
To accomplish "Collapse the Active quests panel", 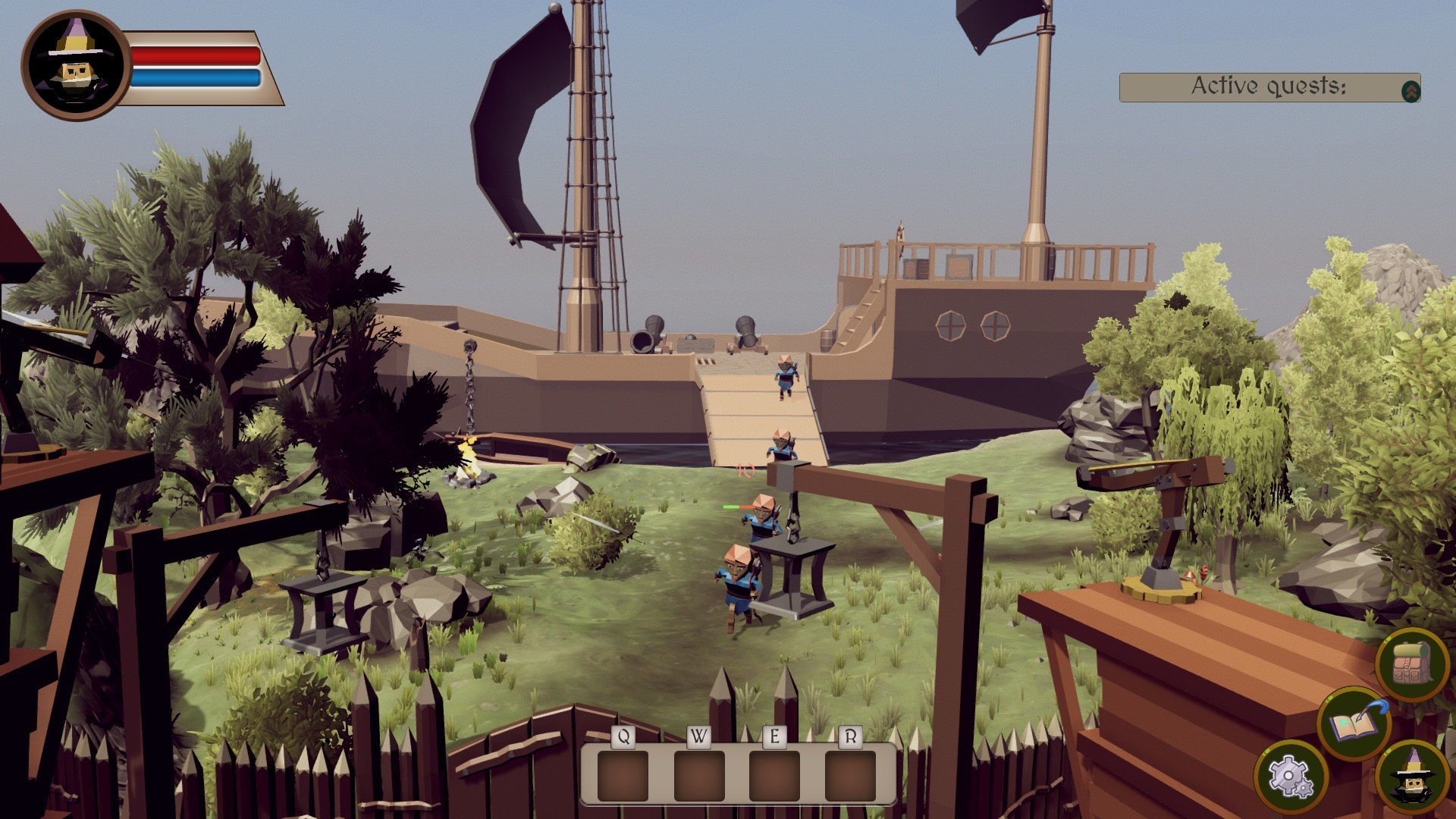I will click(1410, 91).
